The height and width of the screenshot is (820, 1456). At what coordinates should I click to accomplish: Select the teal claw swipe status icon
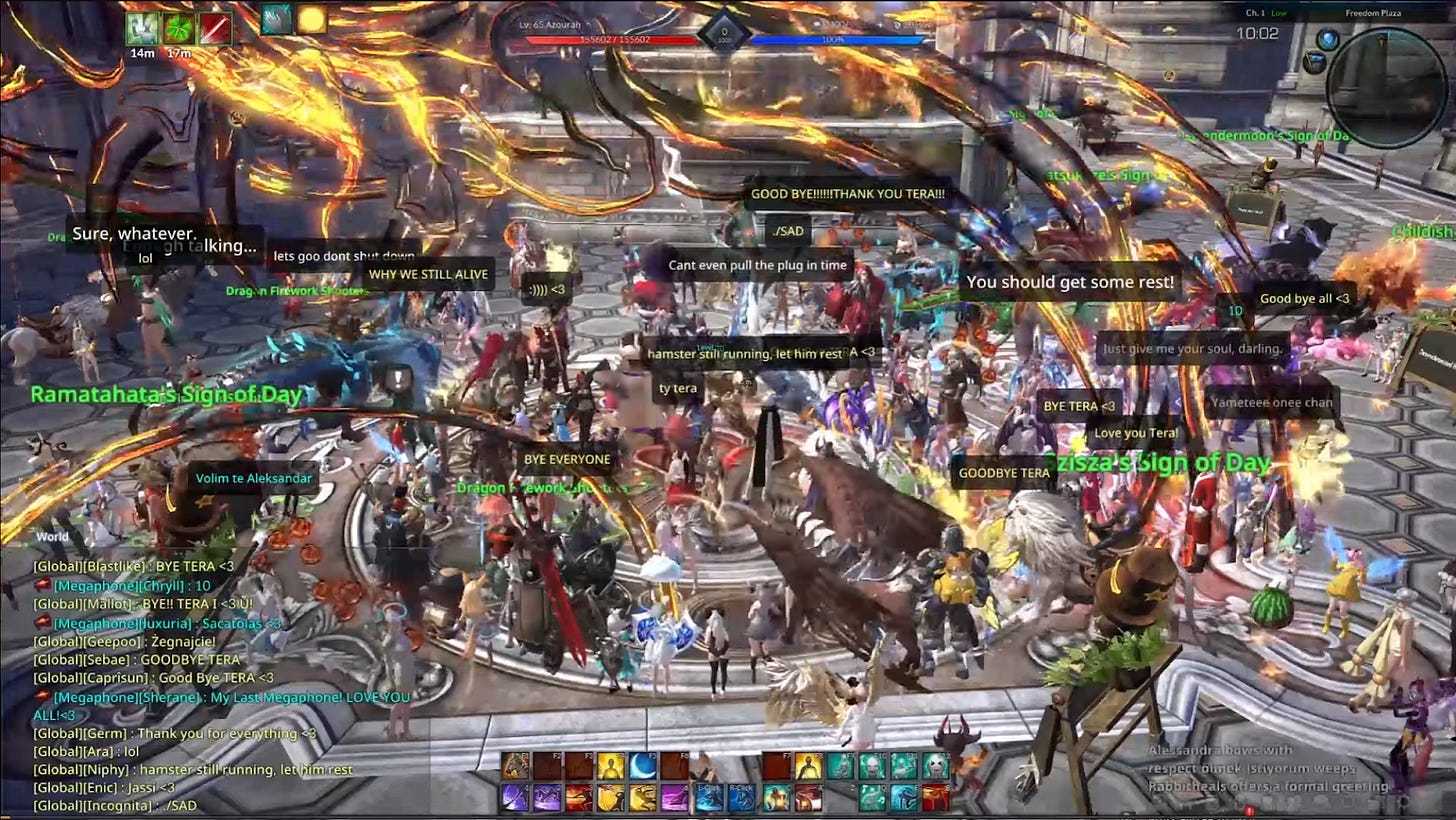click(276, 19)
